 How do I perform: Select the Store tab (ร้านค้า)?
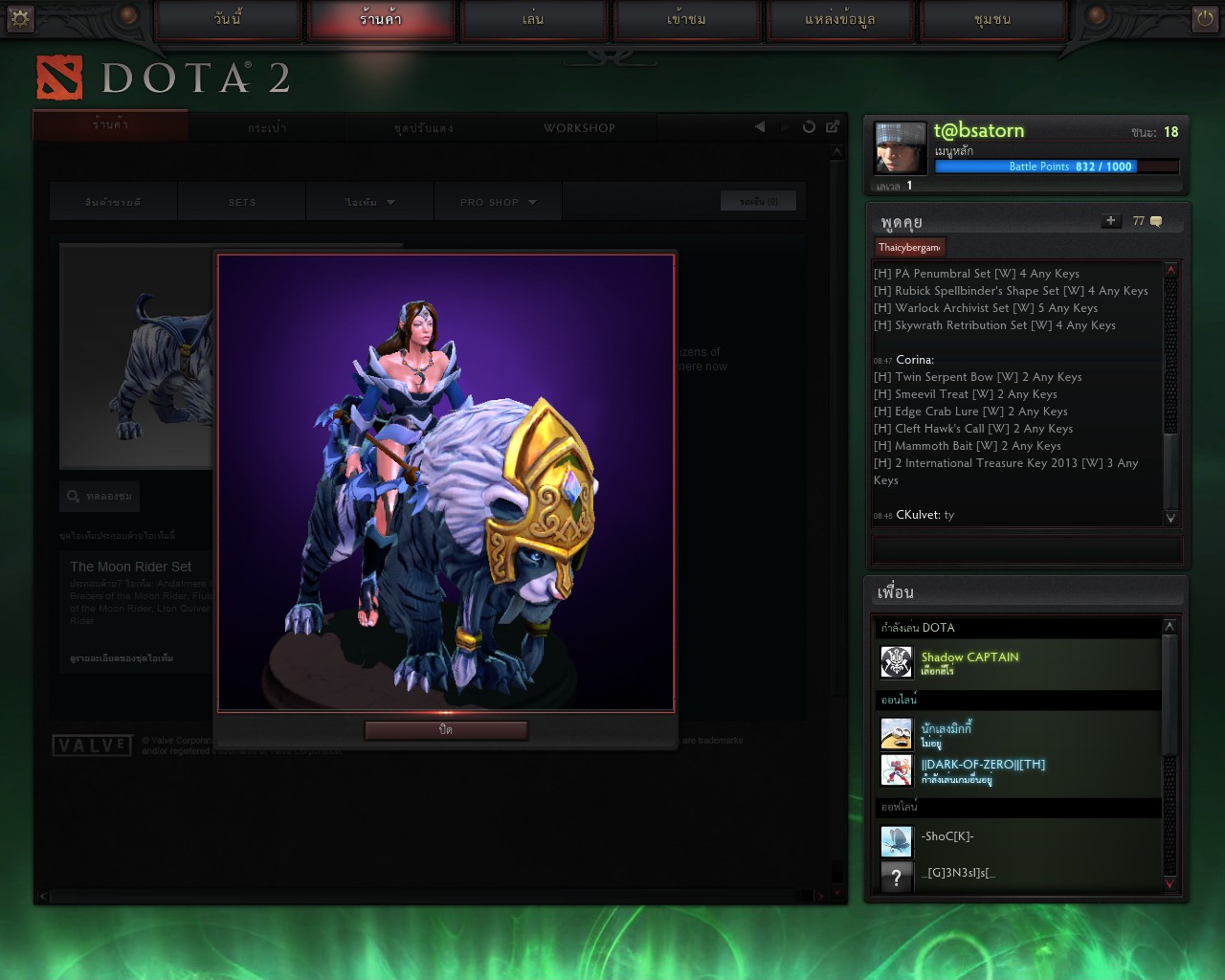381,19
